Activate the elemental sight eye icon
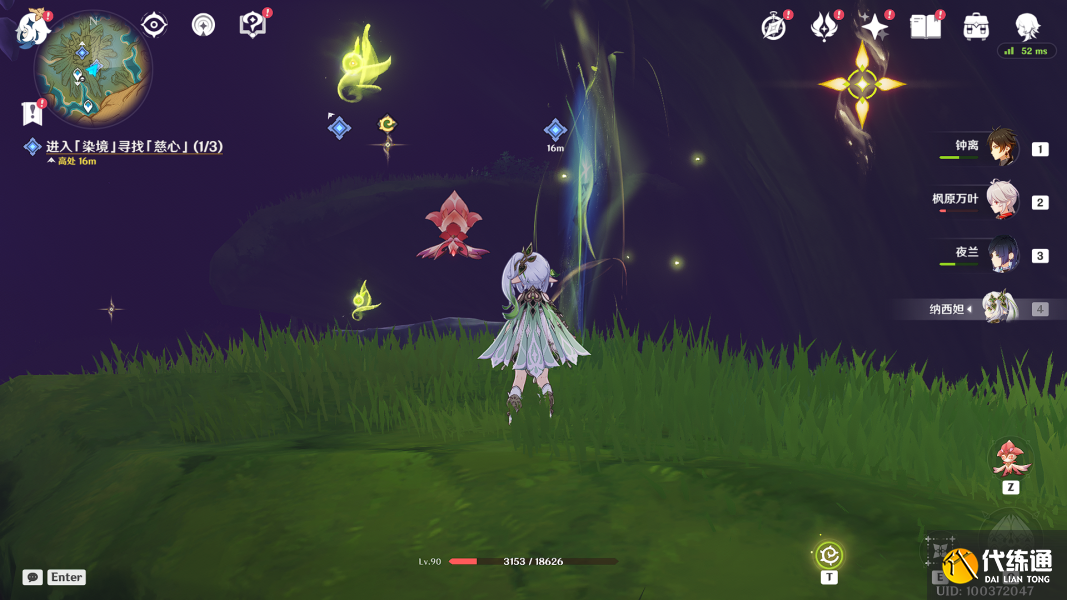The height and width of the screenshot is (600, 1067). click(x=154, y=25)
